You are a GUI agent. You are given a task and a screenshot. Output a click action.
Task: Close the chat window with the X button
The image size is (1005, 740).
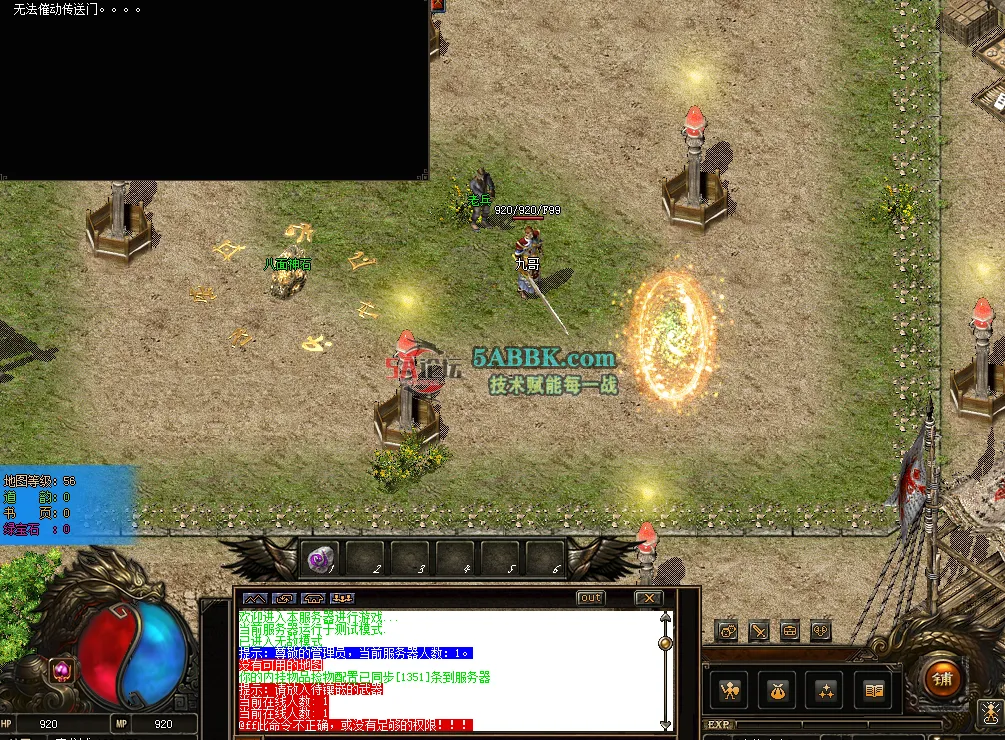[649, 598]
